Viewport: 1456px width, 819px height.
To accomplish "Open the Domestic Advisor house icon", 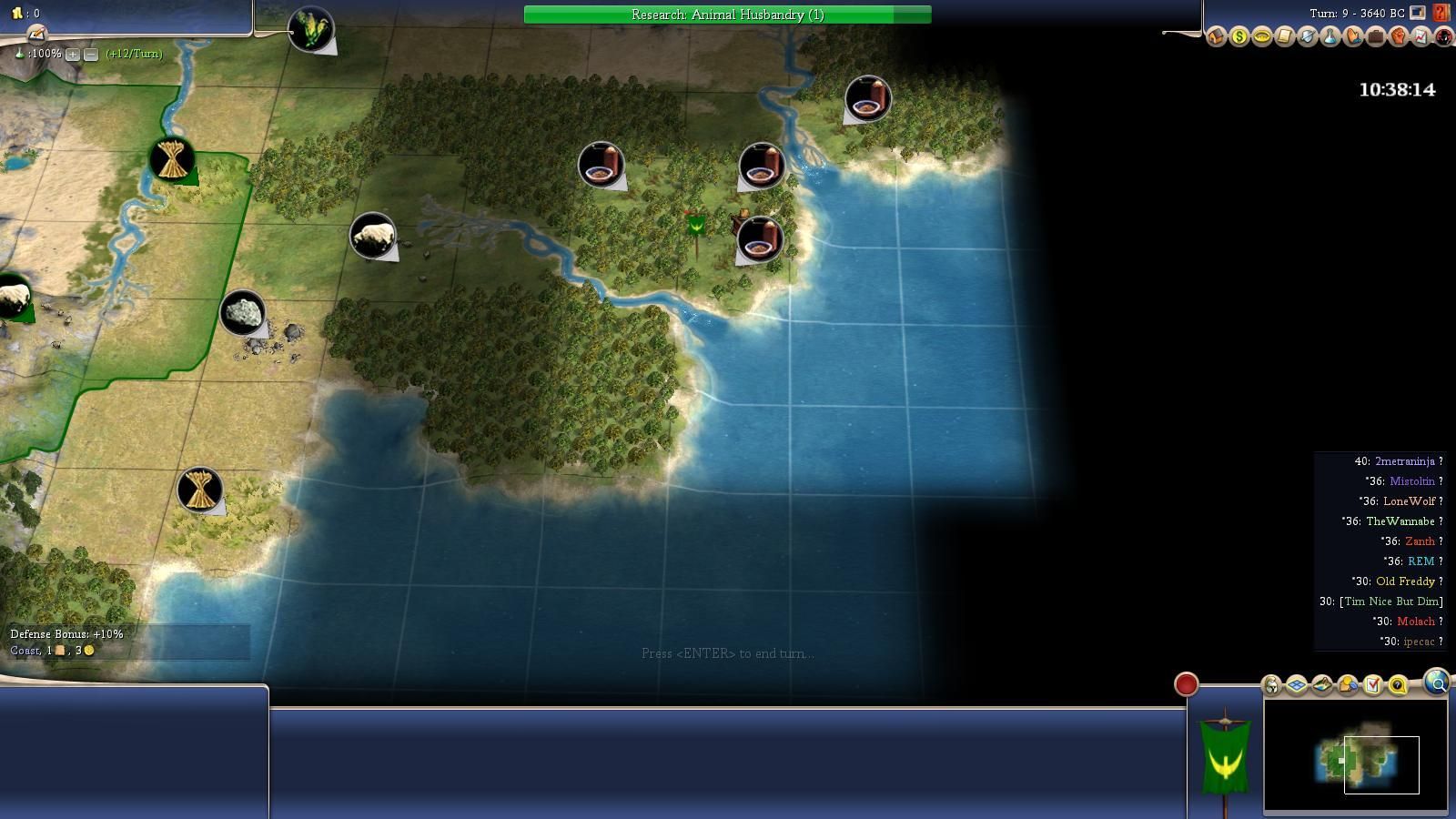I will [1217, 37].
